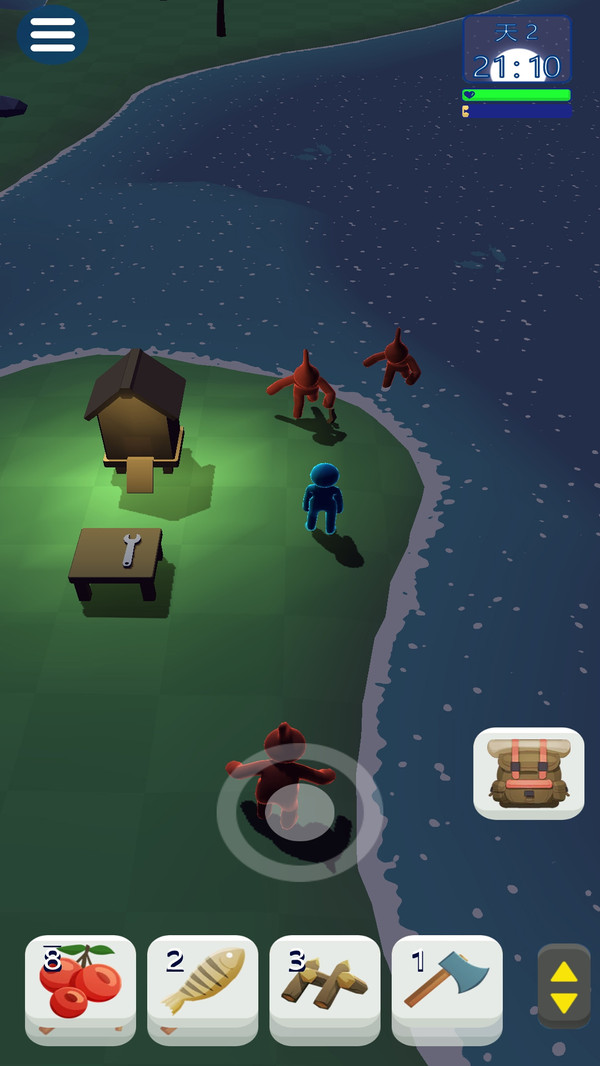Open the hamburger menu

click(52, 34)
